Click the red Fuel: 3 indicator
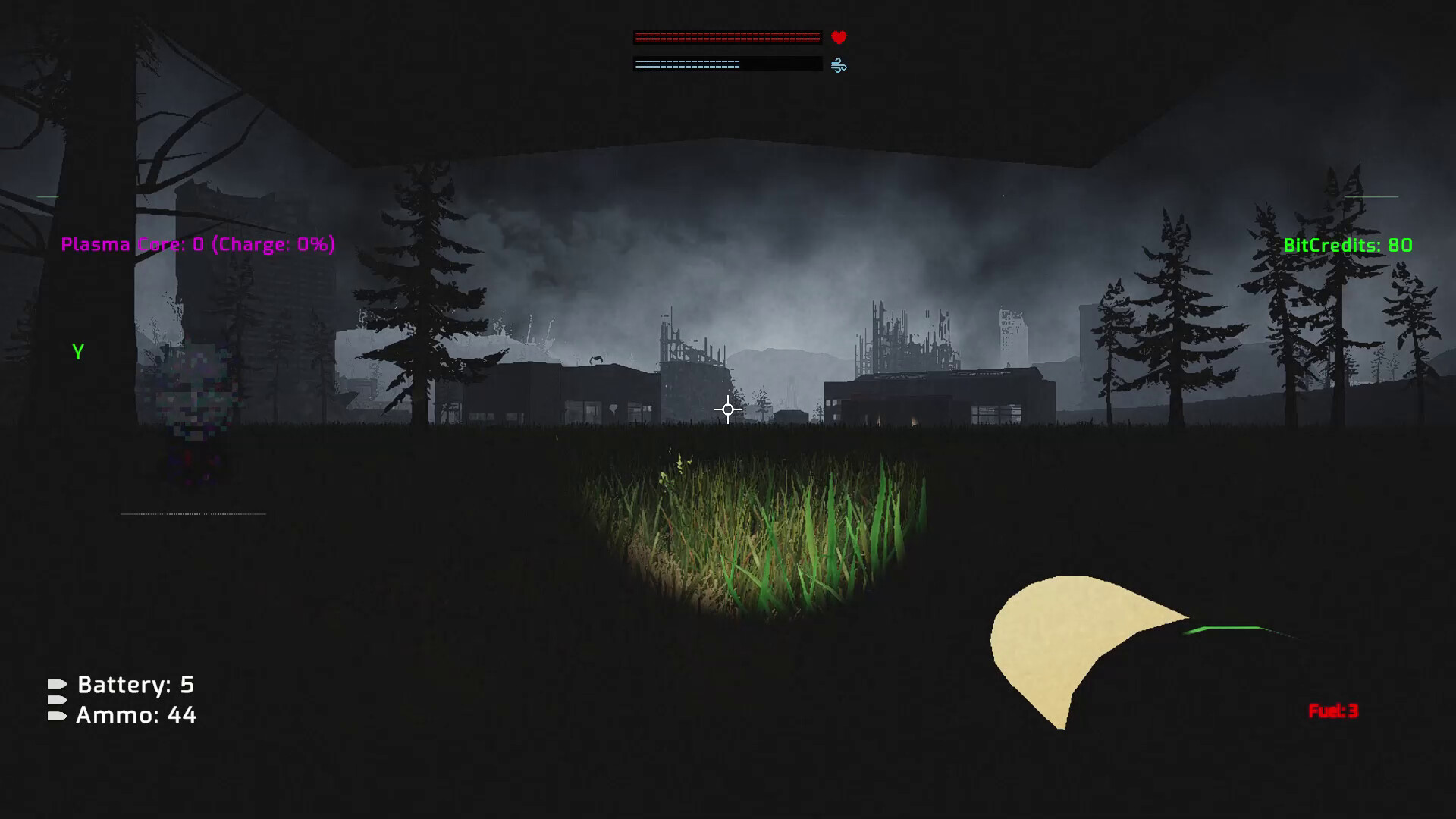 pos(1332,711)
